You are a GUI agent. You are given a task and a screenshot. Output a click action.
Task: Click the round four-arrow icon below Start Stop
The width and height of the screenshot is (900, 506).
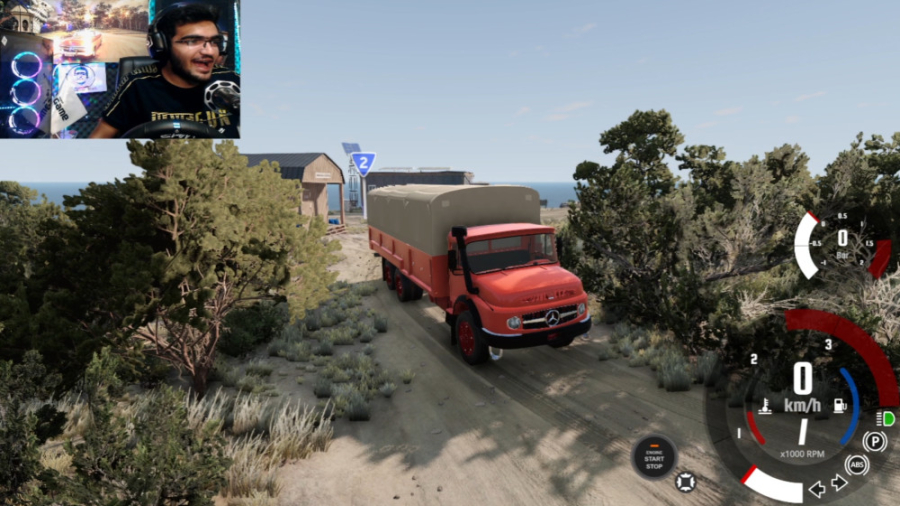coord(685,482)
